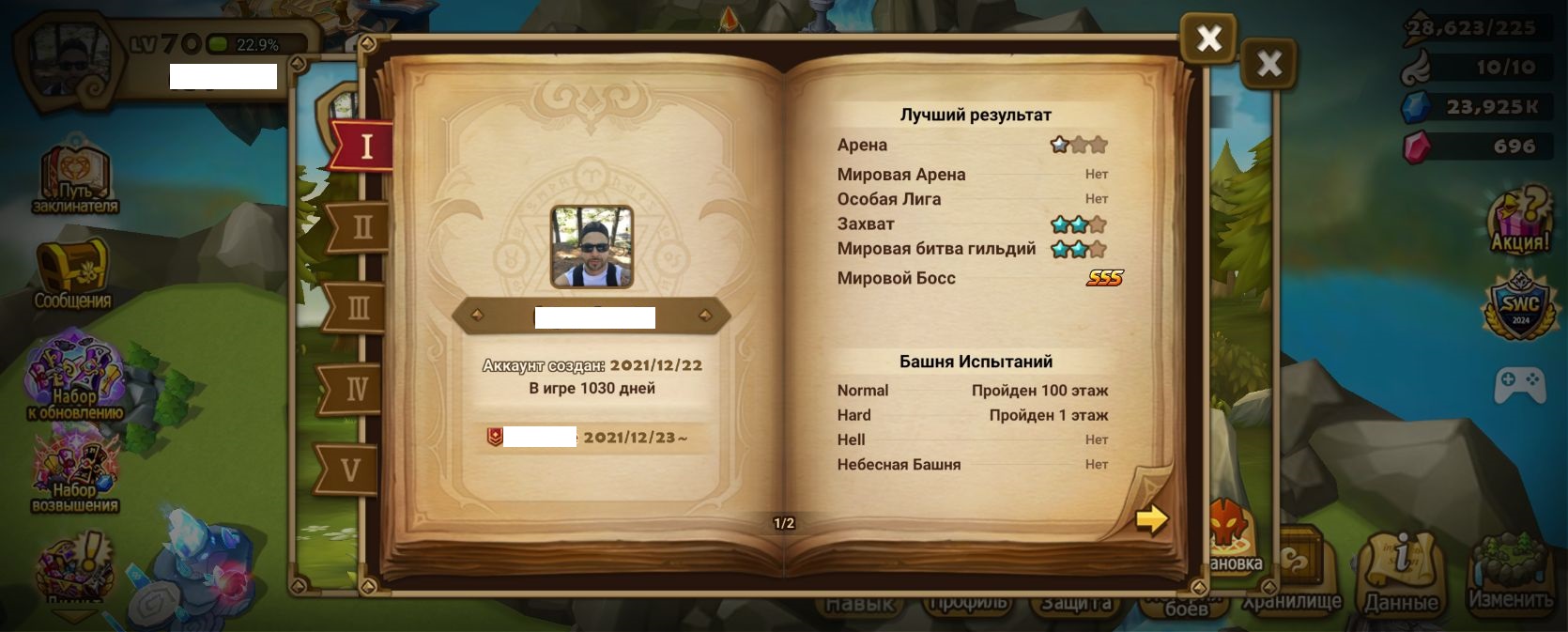Screen dimensions: 1568x632
Task: Show bookmark tab V
Action: click(349, 470)
